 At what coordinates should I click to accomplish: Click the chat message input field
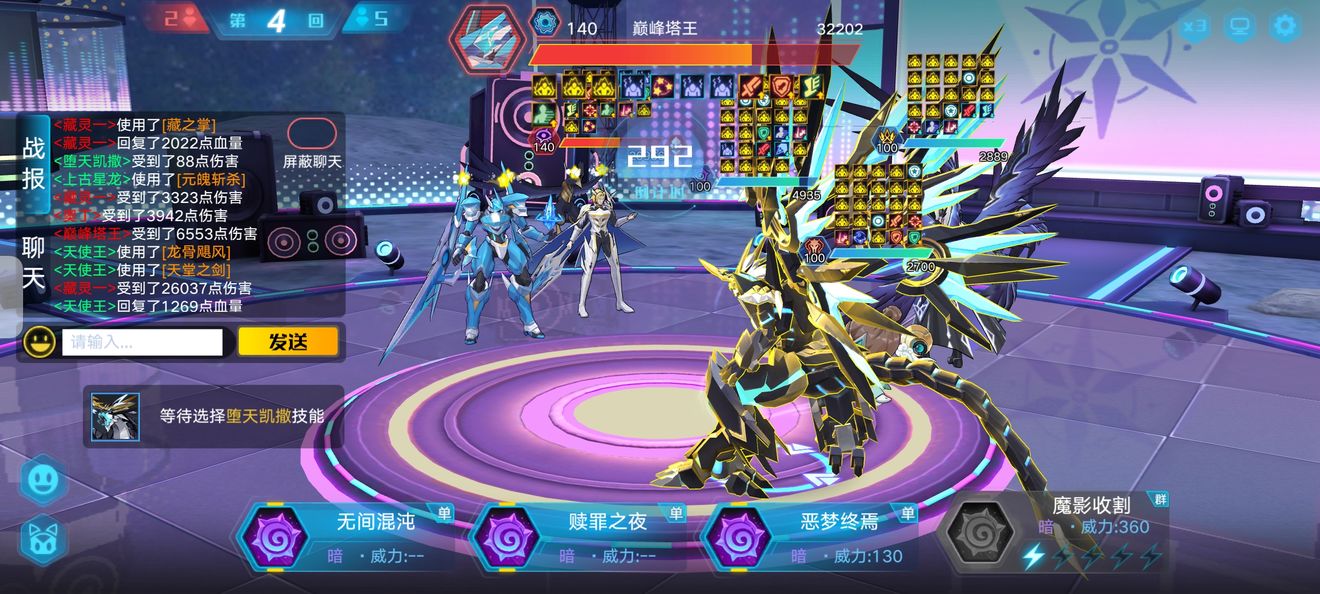(142, 342)
